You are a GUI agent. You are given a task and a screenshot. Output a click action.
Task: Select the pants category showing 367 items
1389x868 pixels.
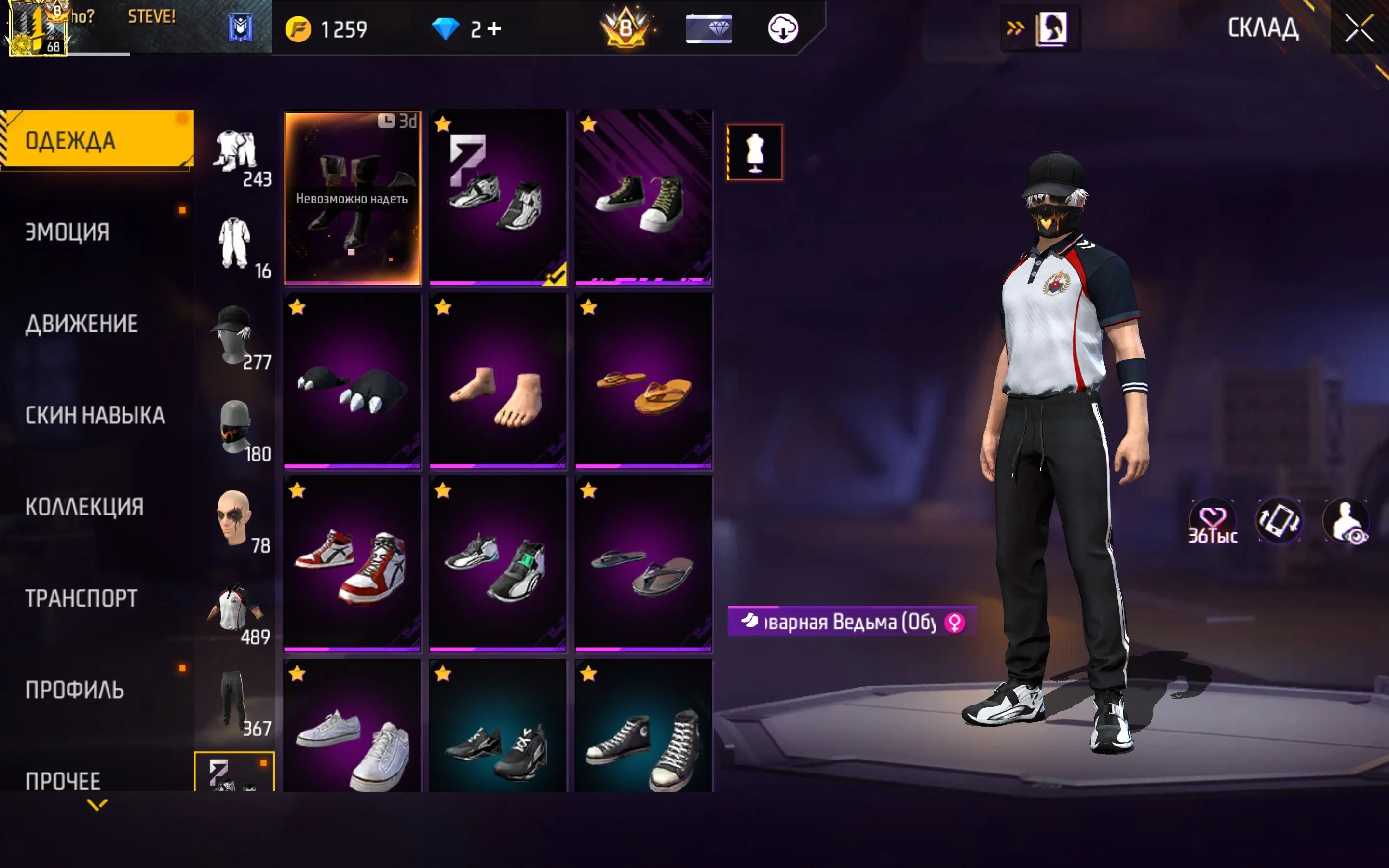(x=235, y=697)
